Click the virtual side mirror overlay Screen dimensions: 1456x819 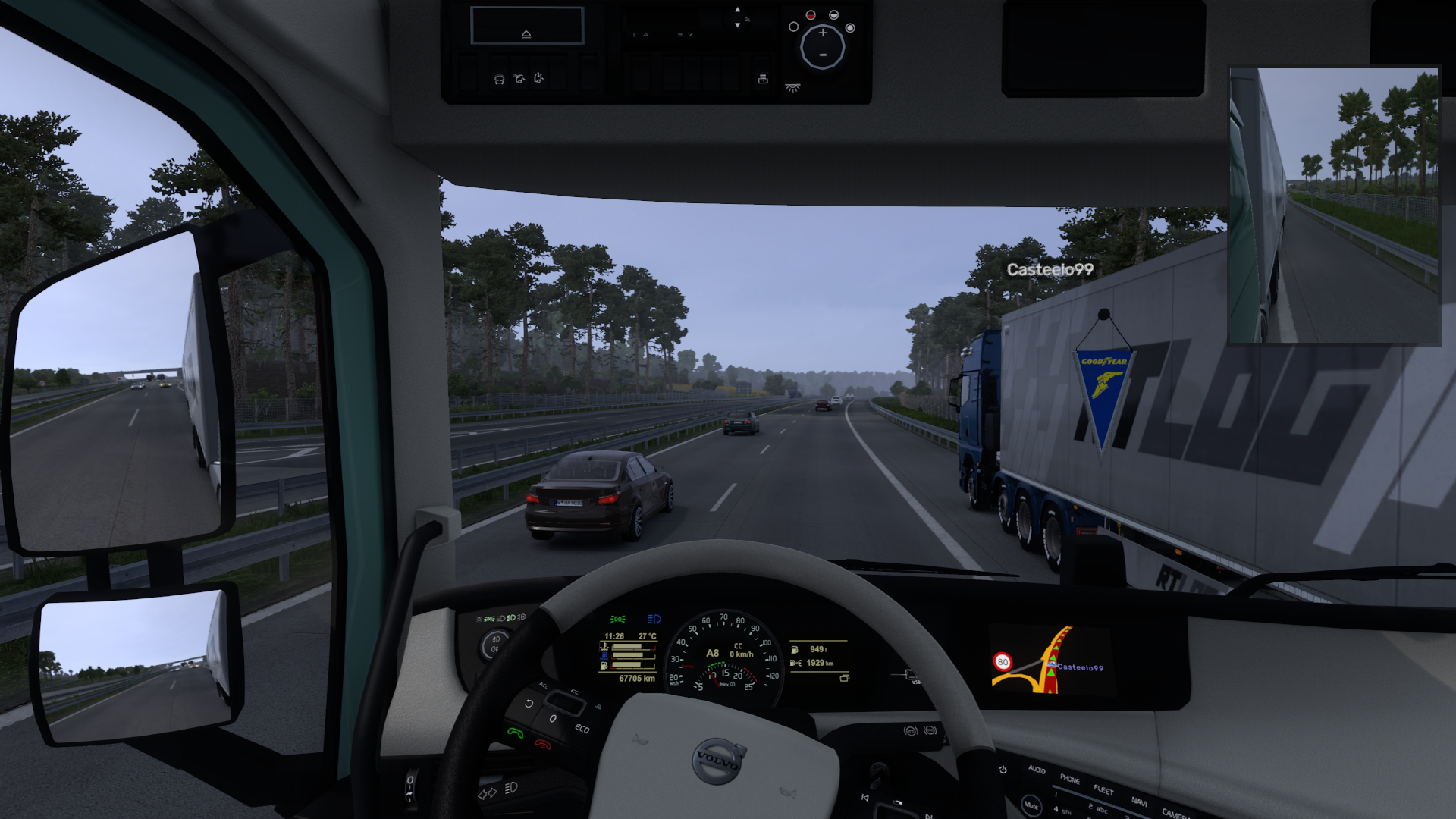[x=1333, y=206]
